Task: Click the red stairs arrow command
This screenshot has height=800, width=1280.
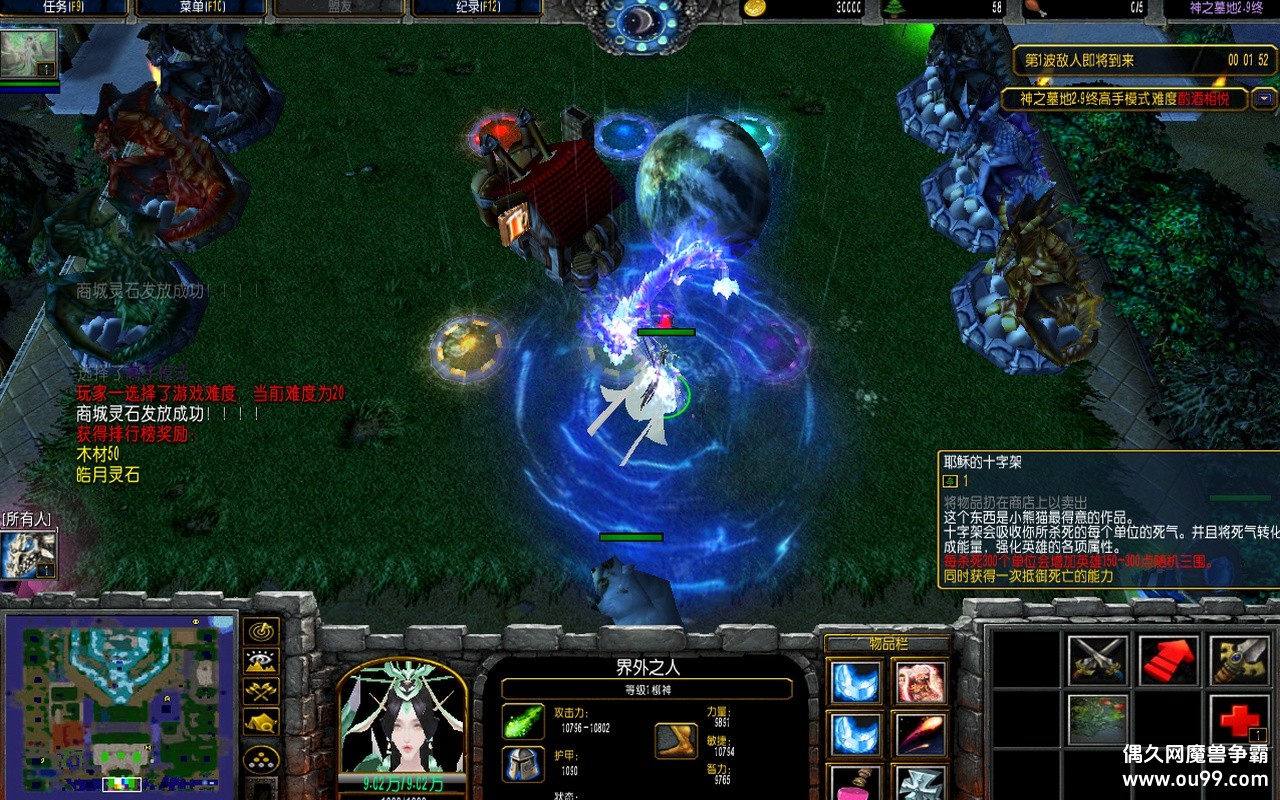Action: point(1168,661)
